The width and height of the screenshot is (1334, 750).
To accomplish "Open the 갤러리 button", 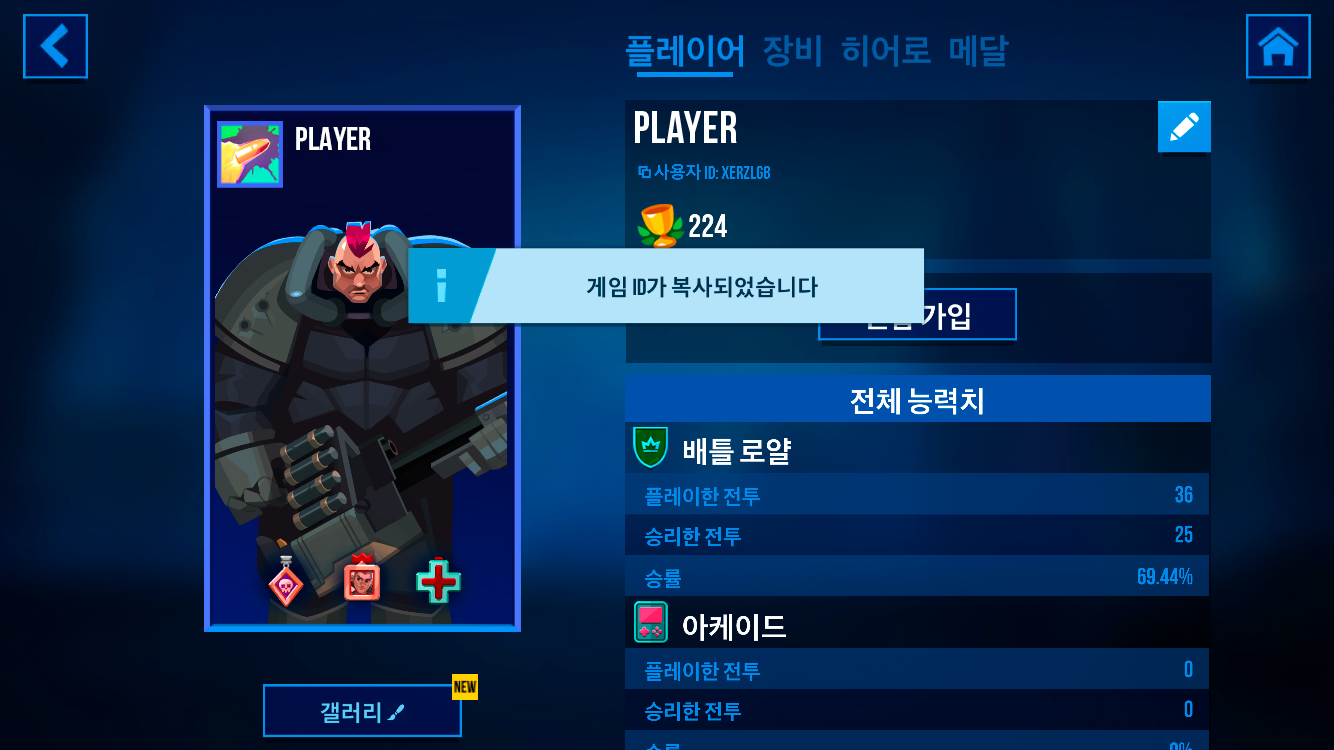I will click(362, 712).
